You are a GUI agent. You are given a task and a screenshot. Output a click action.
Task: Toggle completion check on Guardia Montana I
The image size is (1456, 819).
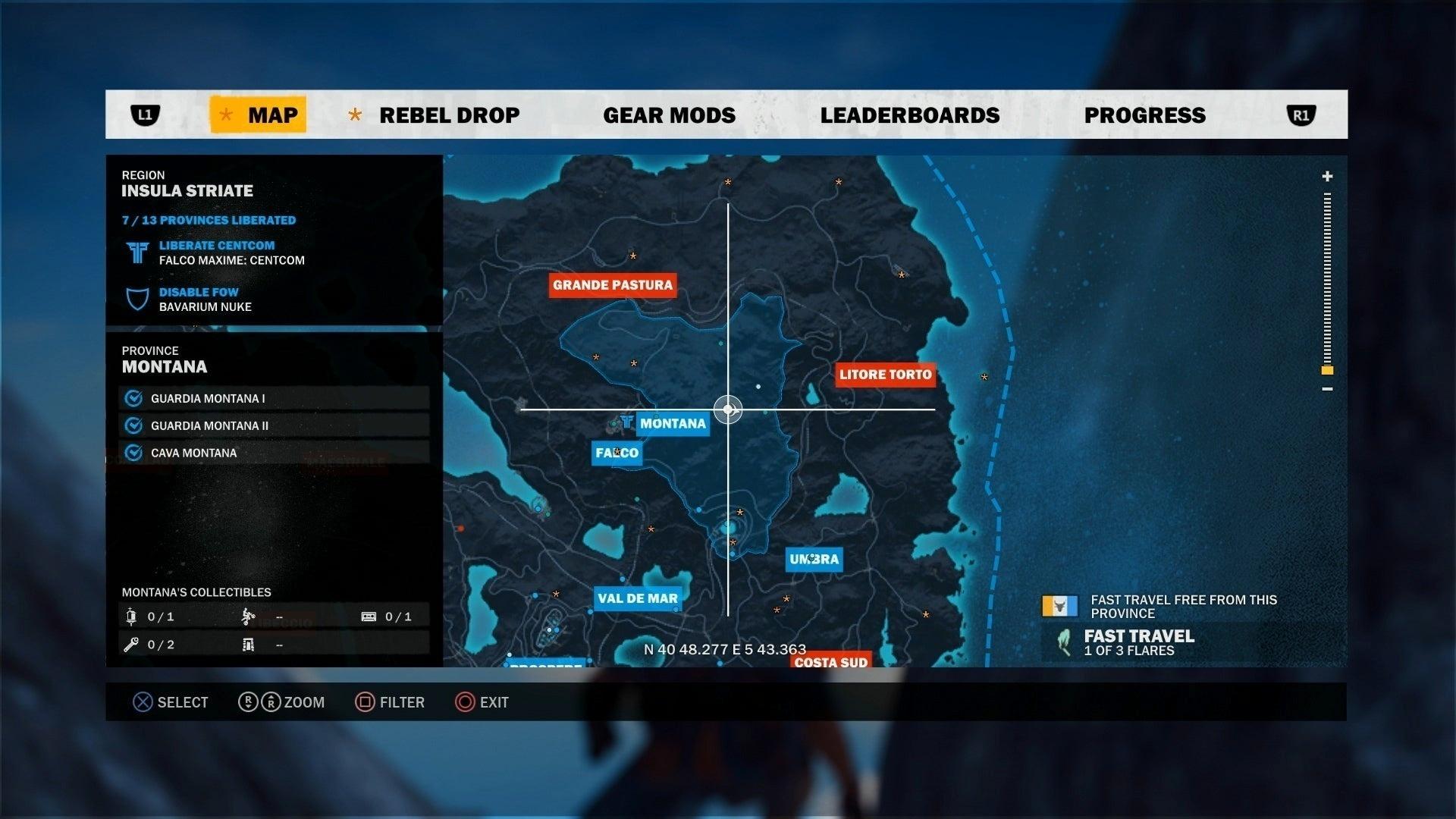pyautogui.click(x=135, y=397)
